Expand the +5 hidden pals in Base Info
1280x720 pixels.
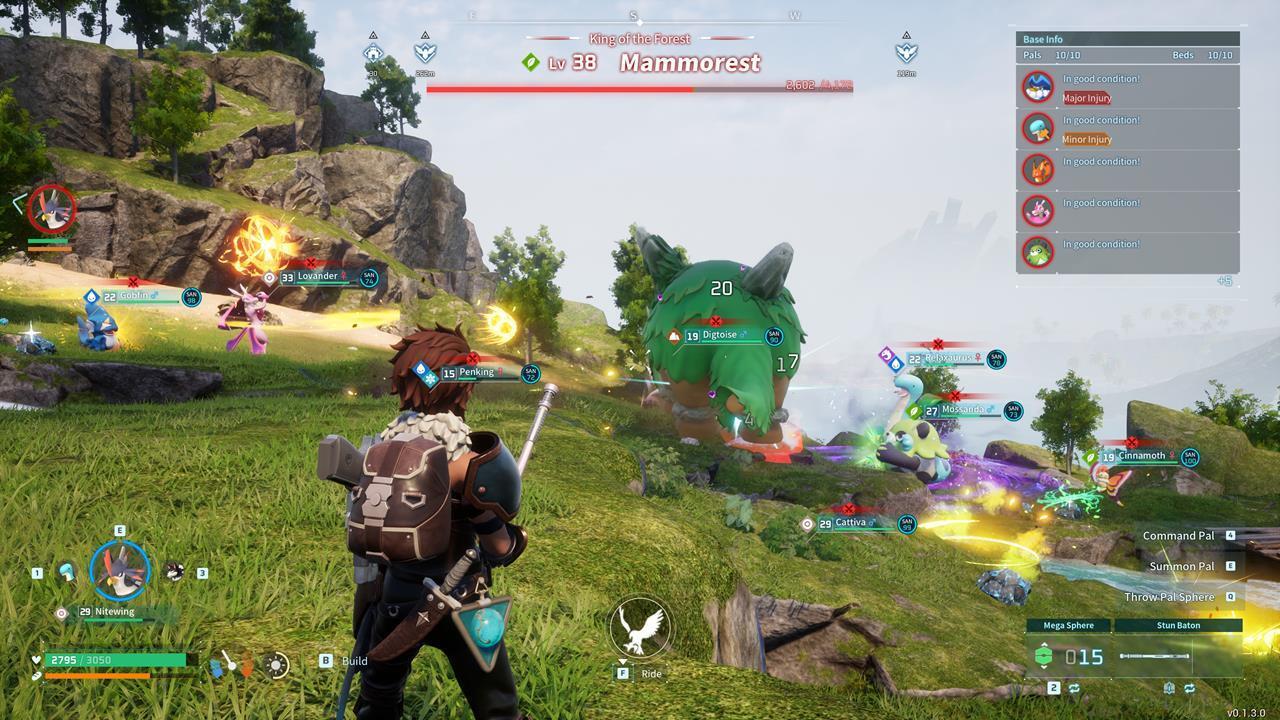pos(1224,279)
